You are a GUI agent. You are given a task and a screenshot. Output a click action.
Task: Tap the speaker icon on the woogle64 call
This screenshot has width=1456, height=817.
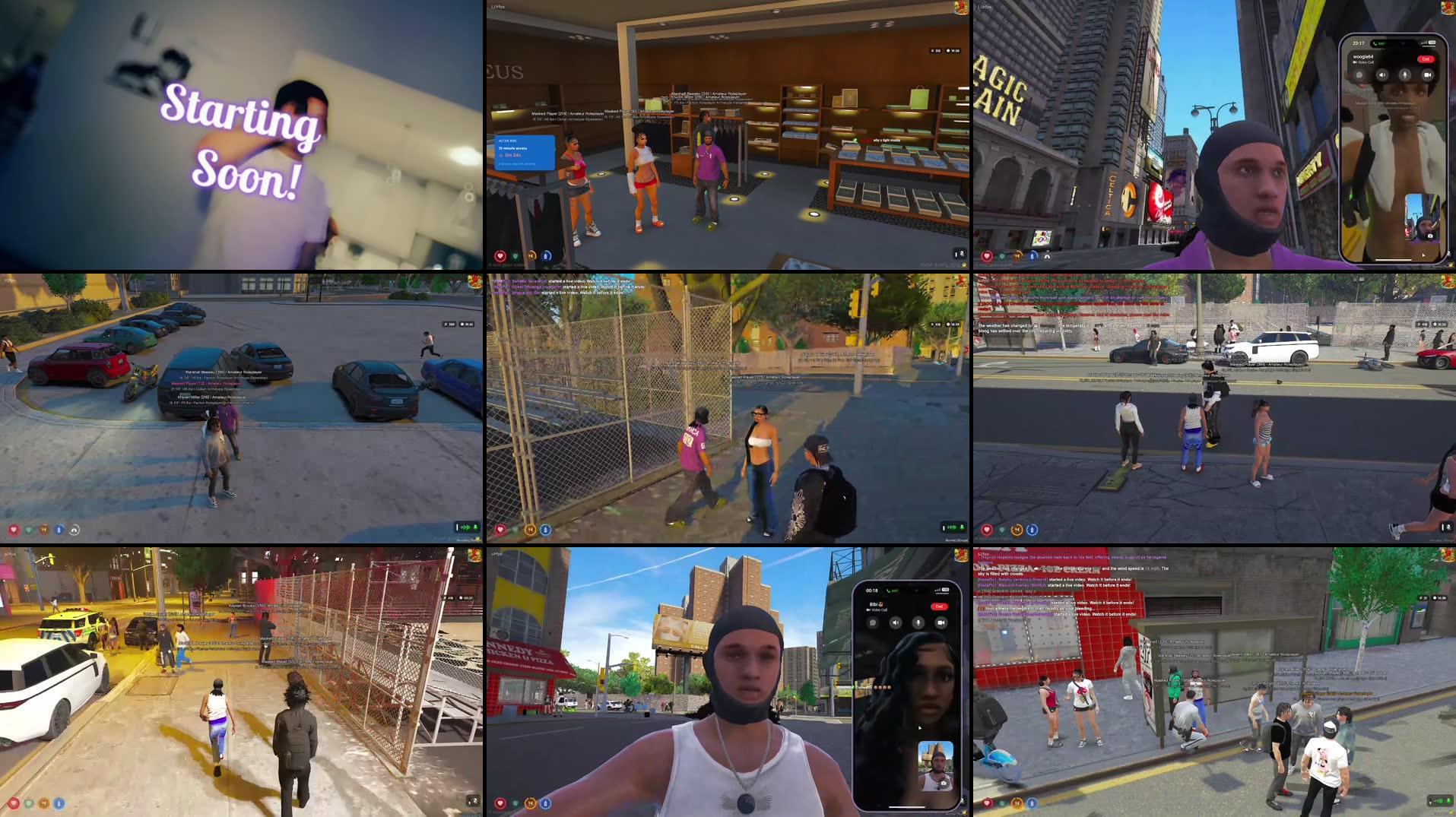tap(1382, 75)
